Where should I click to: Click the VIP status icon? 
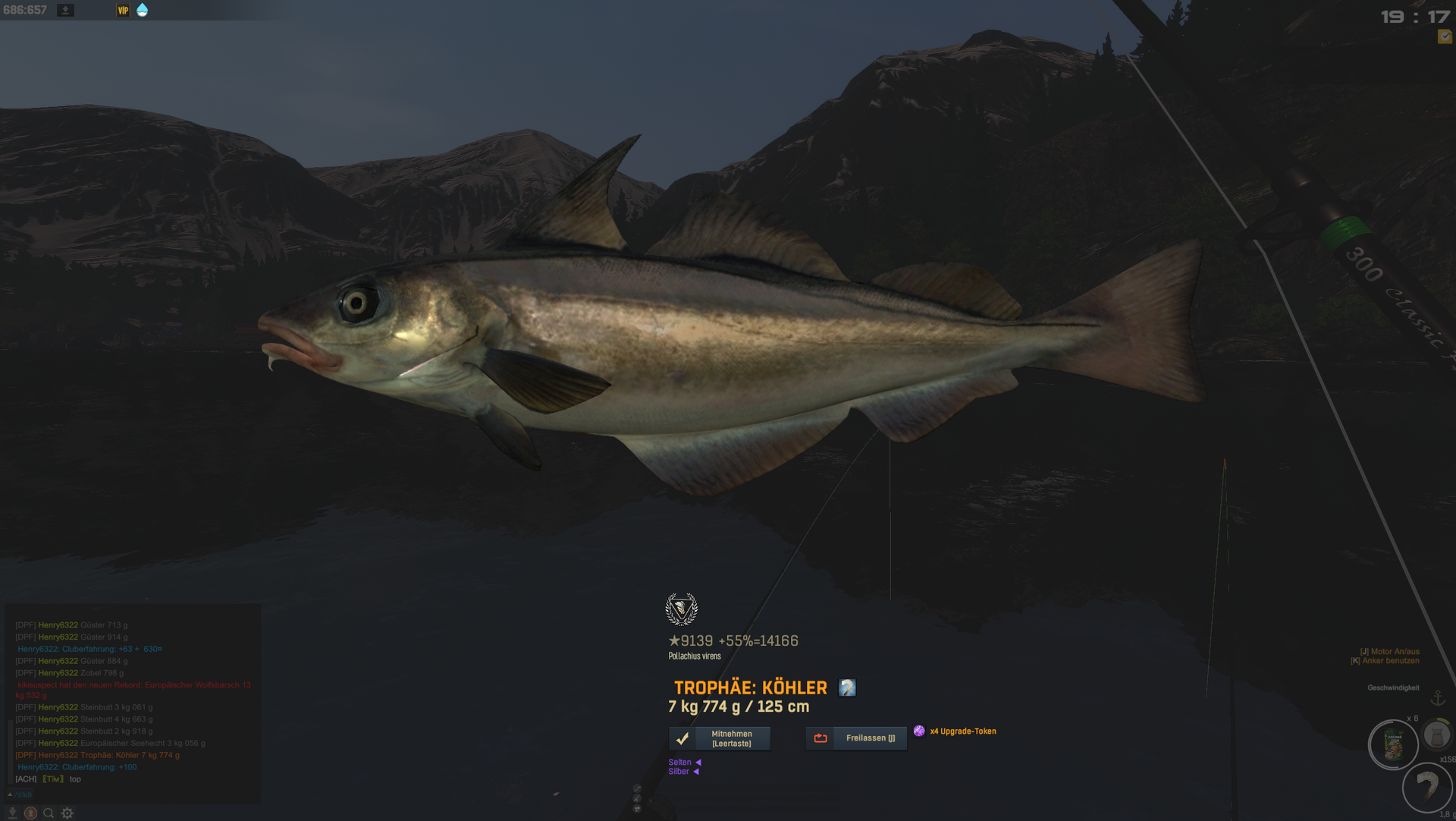tap(123, 10)
